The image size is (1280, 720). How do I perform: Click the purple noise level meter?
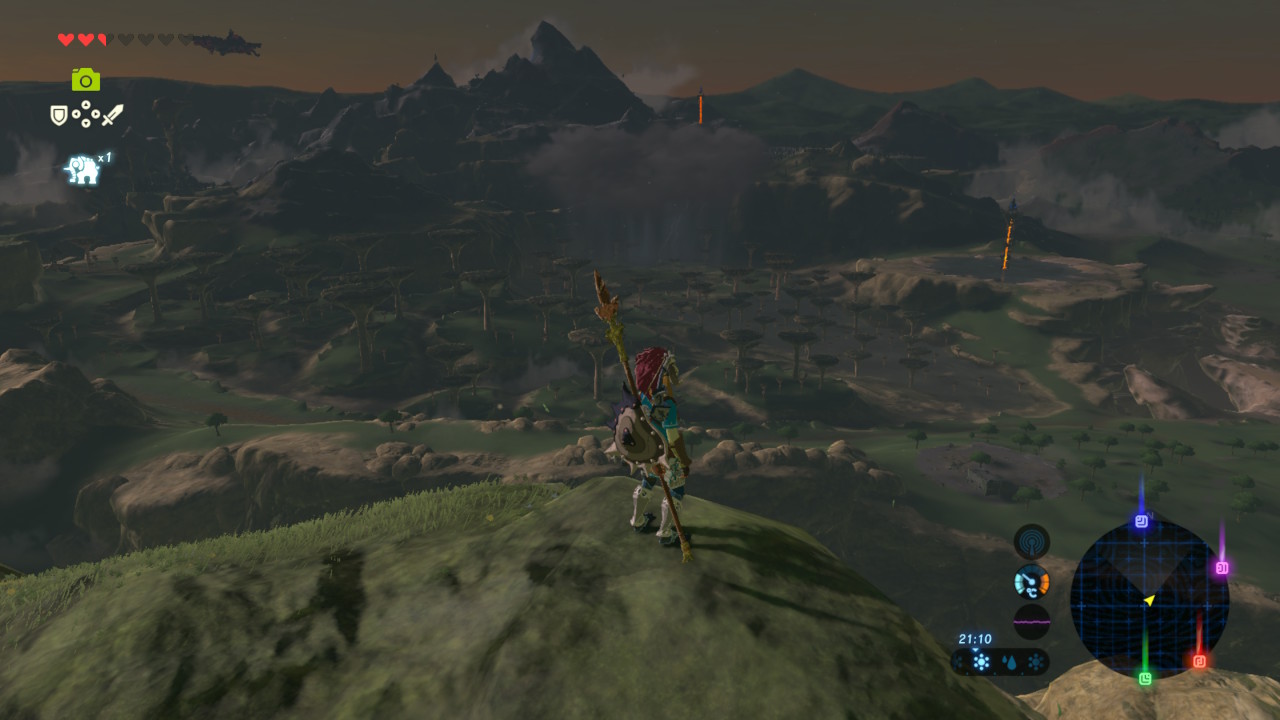coord(1031,621)
